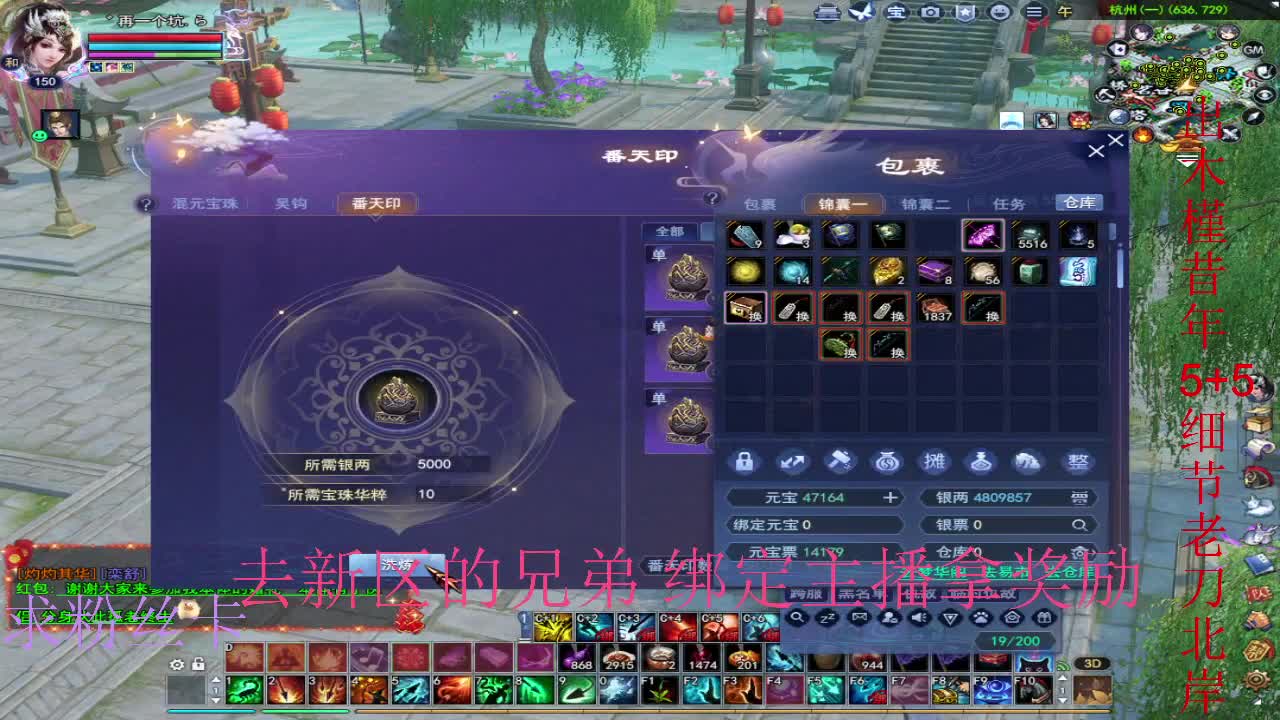This screenshot has width=1280, height=720.
Task: Select the item stack showing 5516 in bag
Action: (1032, 235)
